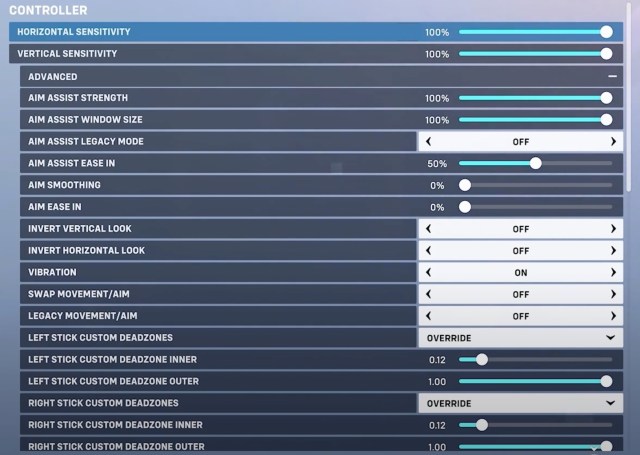Click right arrow on Aim Assist Legacy Mode

(x=612, y=142)
